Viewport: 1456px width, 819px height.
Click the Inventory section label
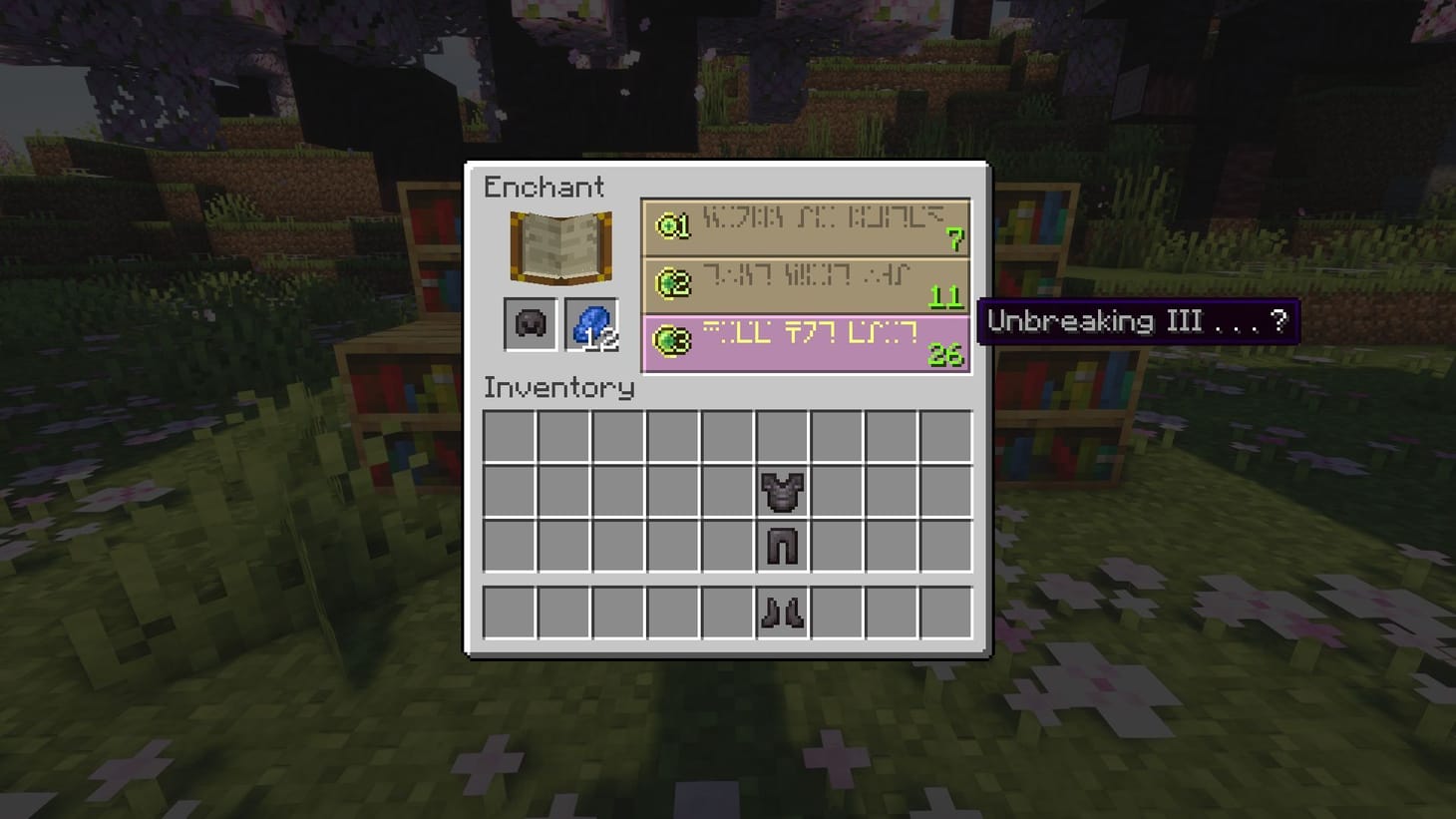click(558, 389)
